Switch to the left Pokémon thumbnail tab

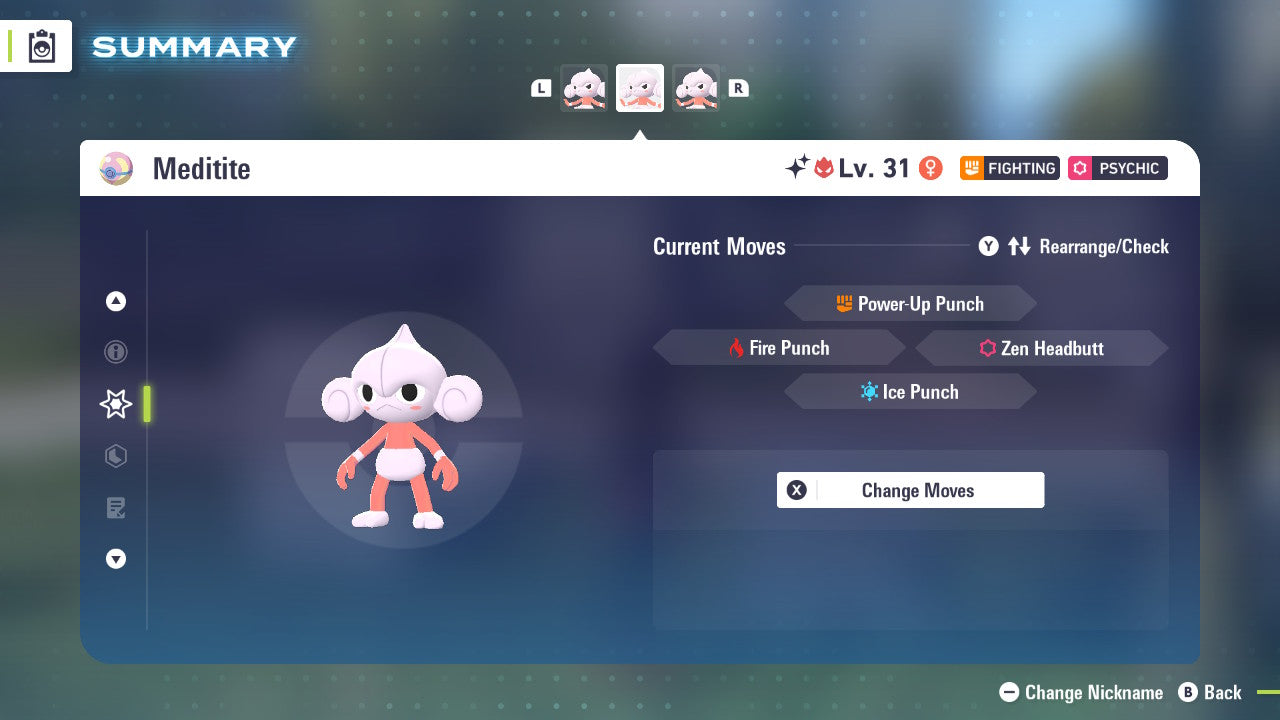(x=584, y=87)
